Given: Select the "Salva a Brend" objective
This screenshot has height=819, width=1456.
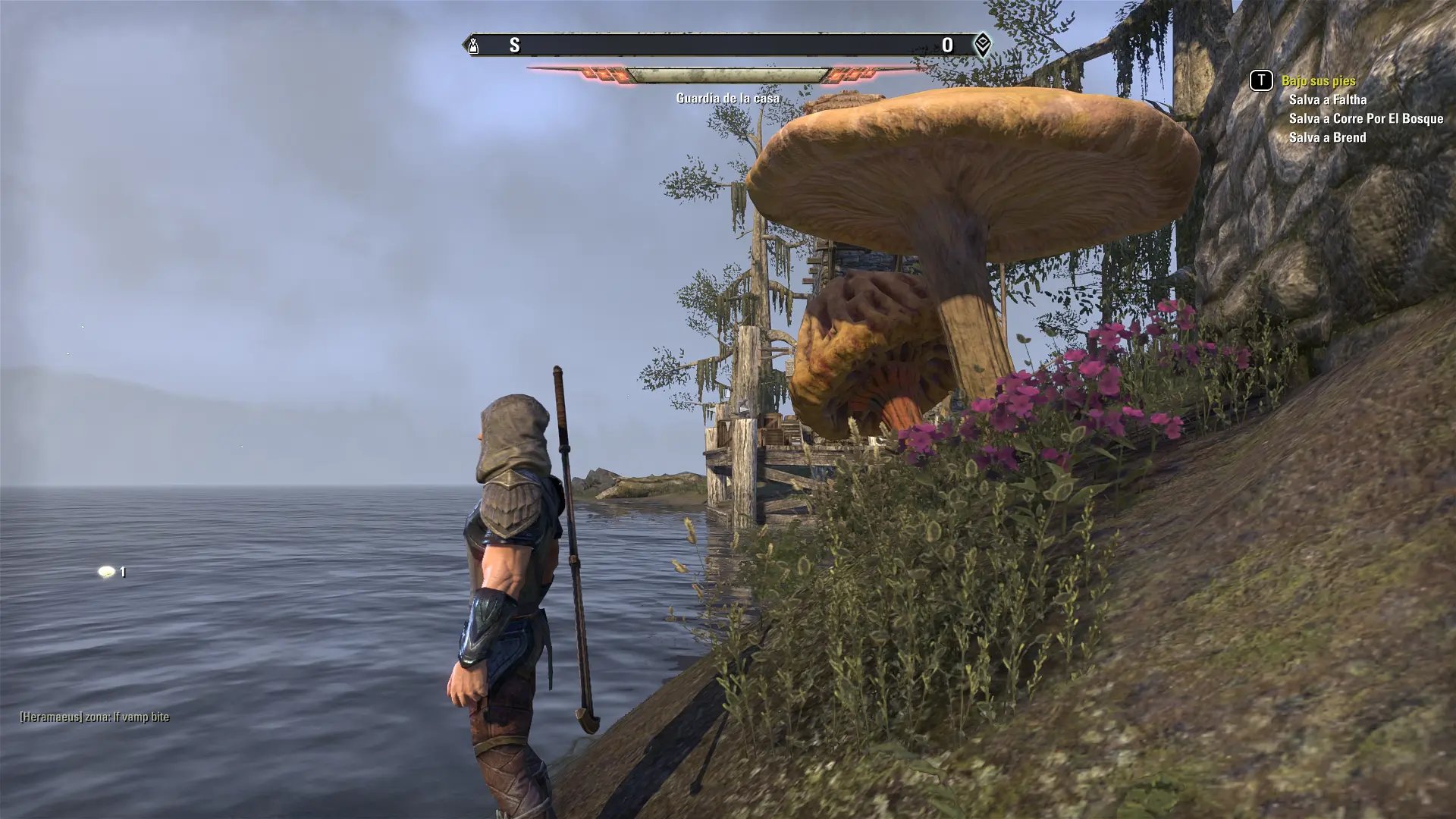Looking at the screenshot, I should [1327, 137].
